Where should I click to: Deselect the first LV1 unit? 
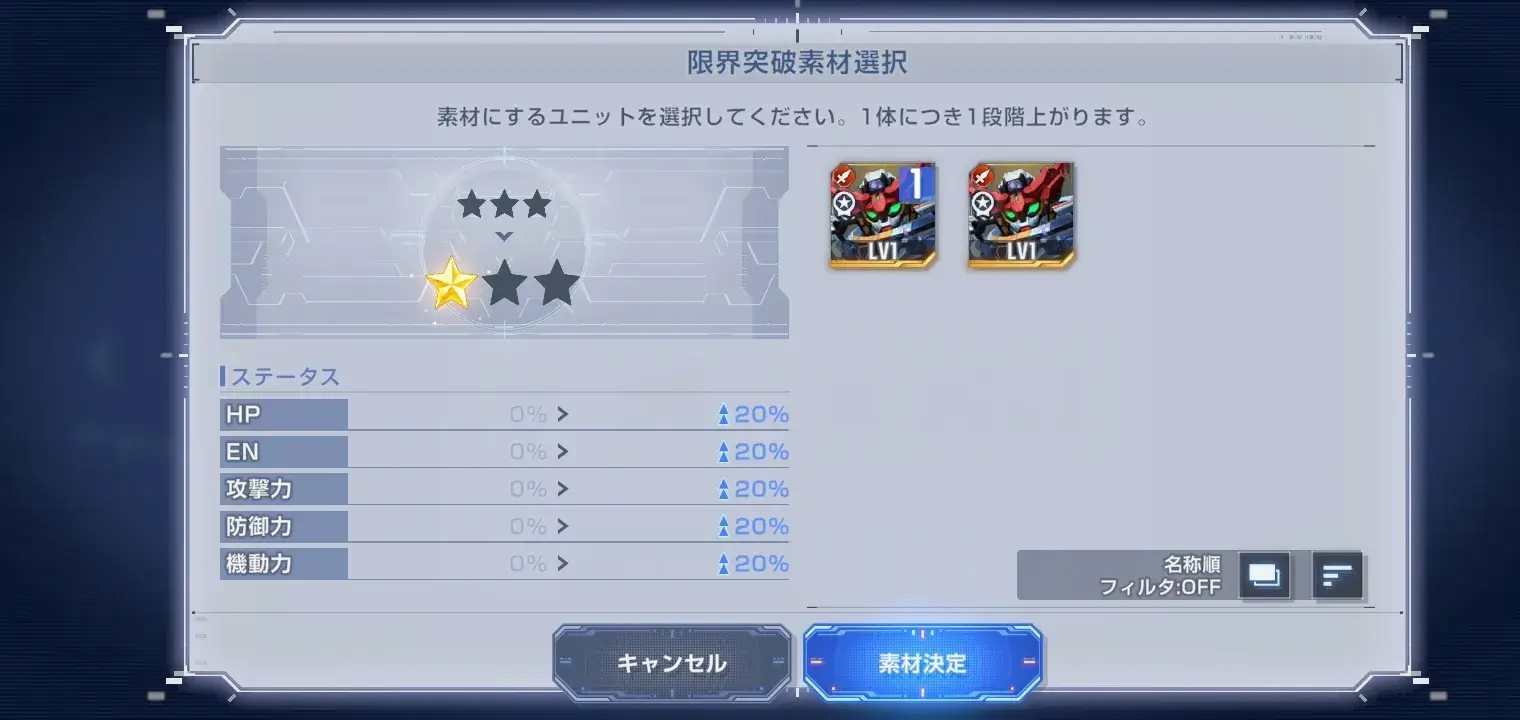pyautogui.click(x=882, y=215)
